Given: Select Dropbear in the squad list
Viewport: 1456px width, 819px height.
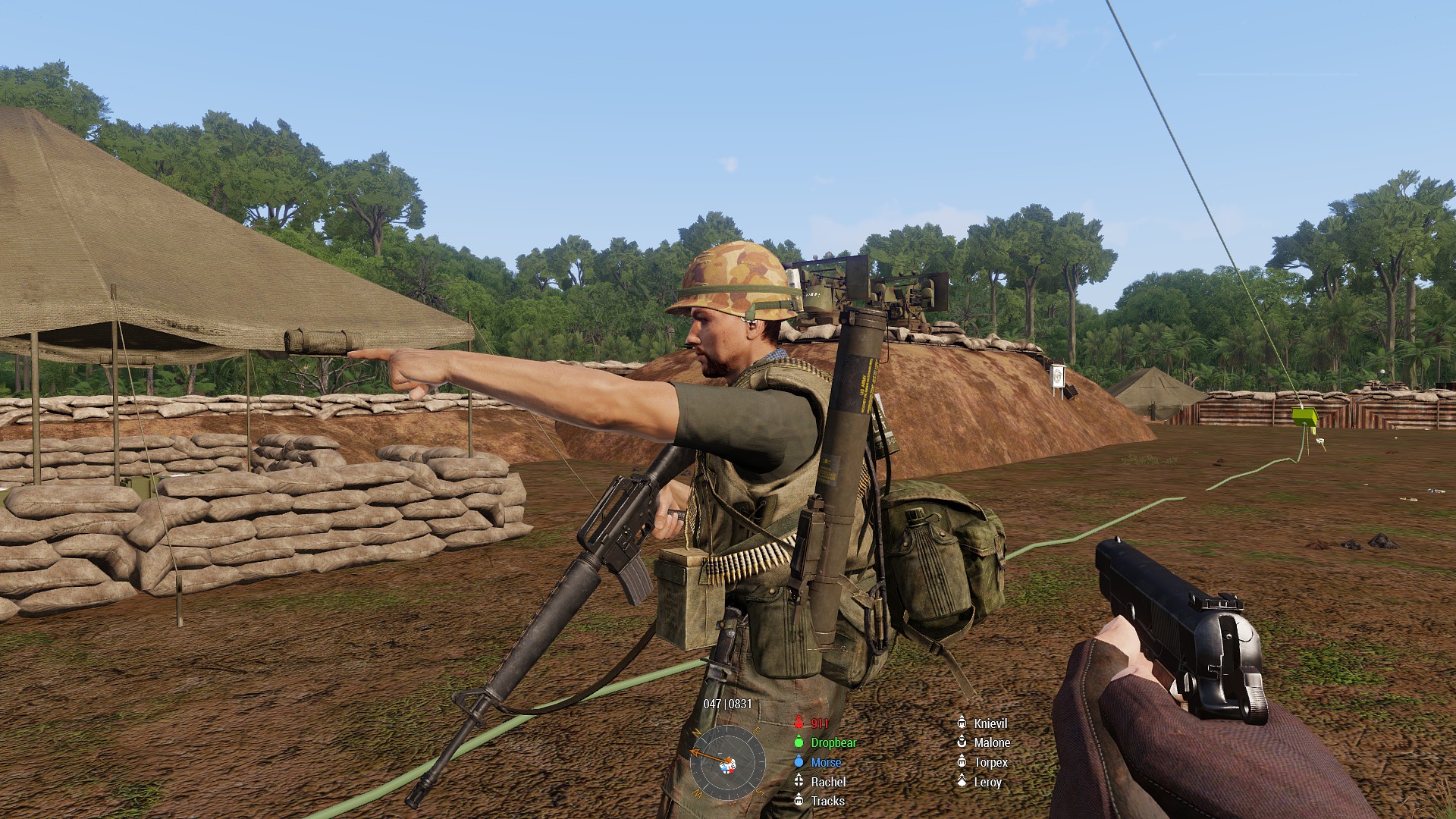Looking at the screenshot, I should pyautogui.click(x=833, y=743).
